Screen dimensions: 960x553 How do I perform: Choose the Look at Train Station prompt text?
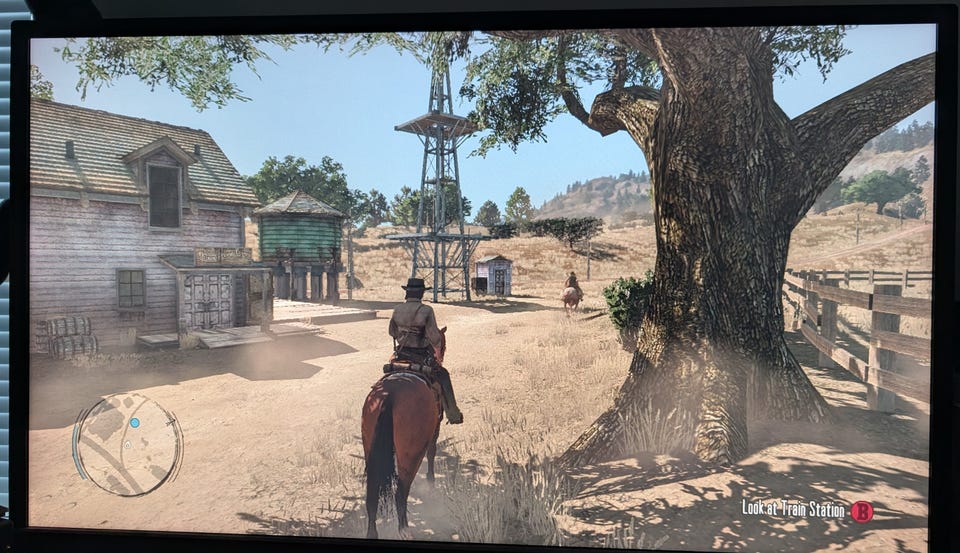point(793,509)
